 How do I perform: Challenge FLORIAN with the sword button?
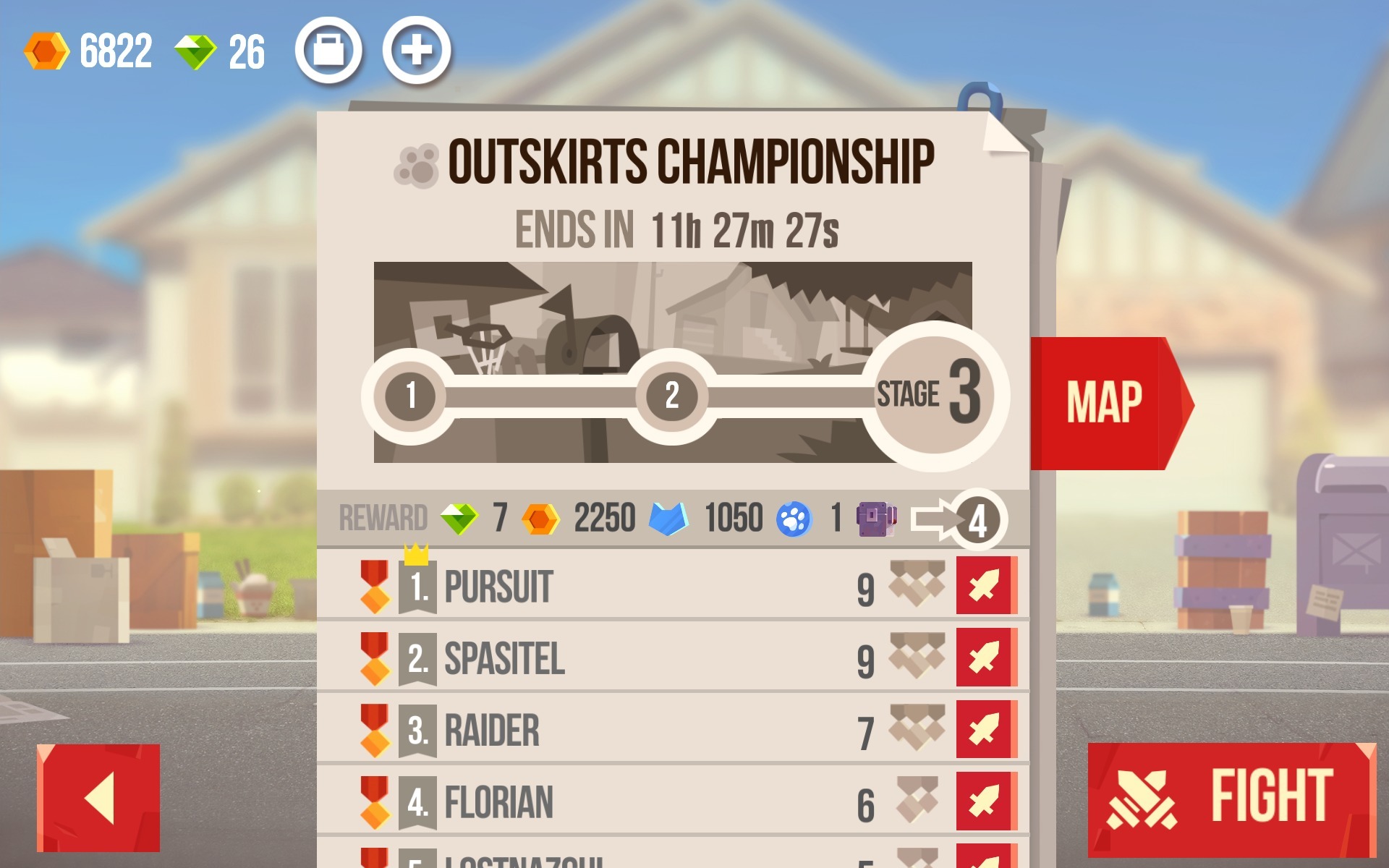point(985,801)
